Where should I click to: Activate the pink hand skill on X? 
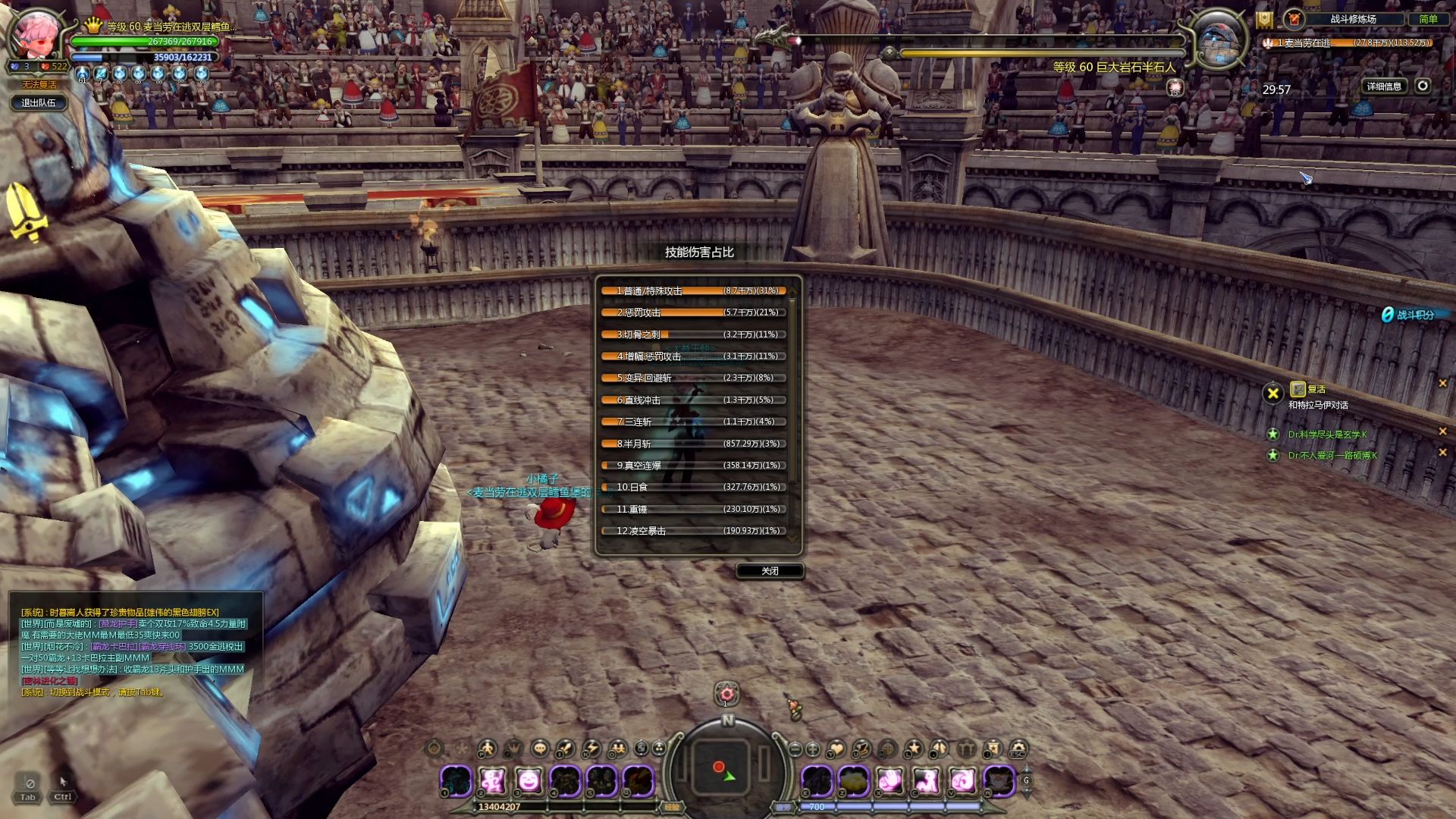pos(890,780)
